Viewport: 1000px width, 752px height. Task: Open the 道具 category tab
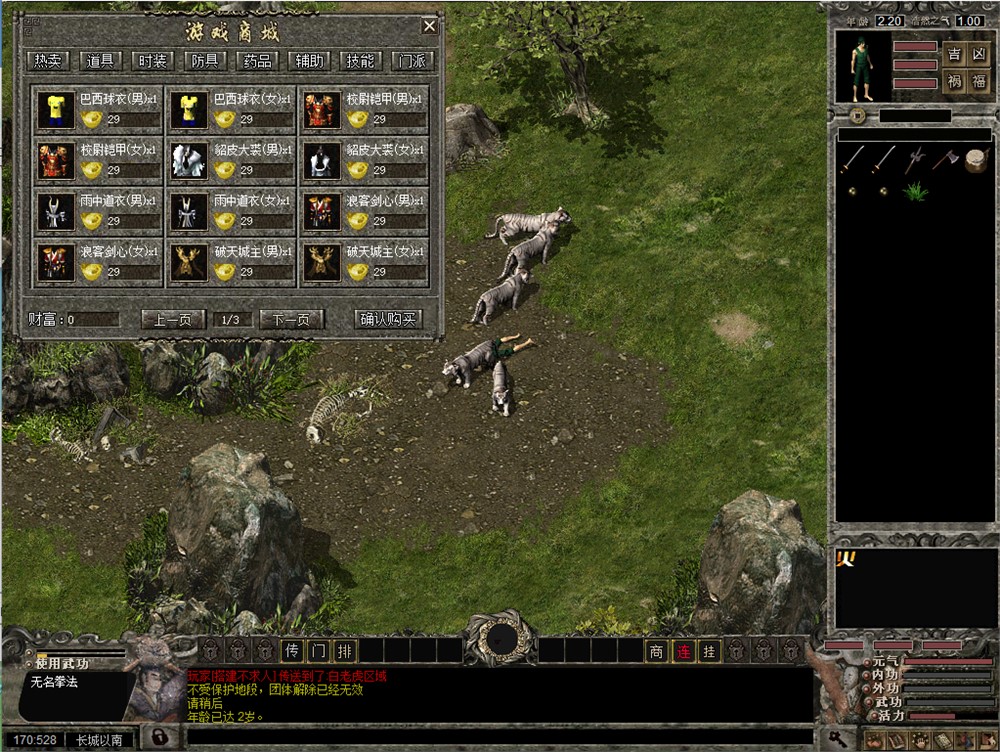click(x=100, y=61)
